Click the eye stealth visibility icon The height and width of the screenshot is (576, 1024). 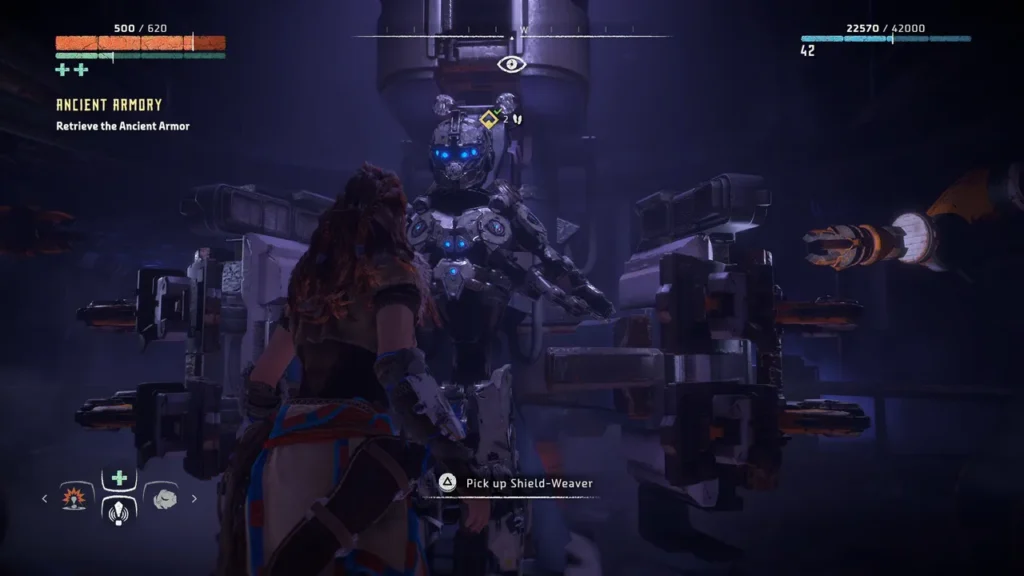click(x=511, y=65)
